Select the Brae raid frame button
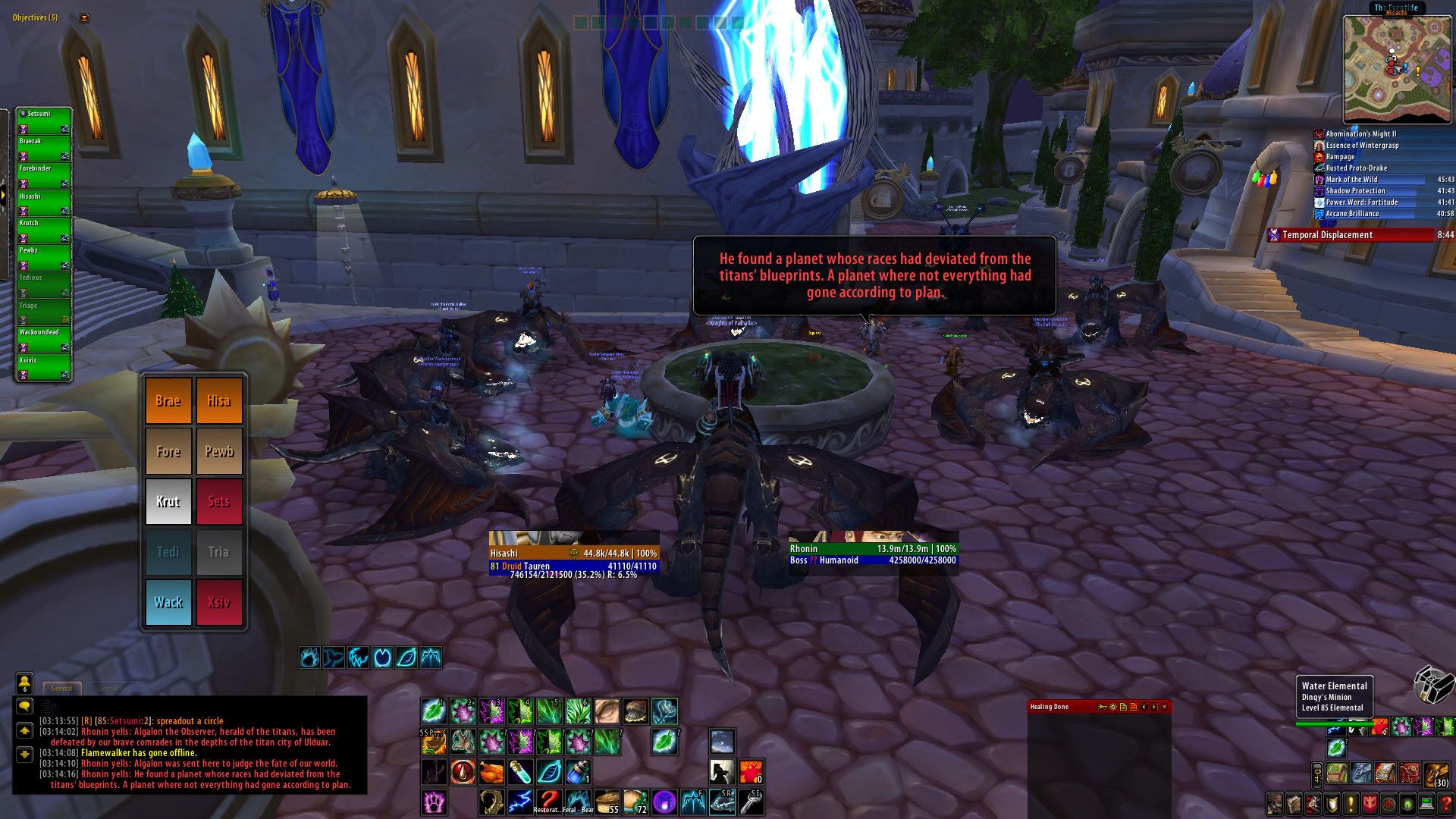Image resolution: width=1456 pixels, height=819 pixels. [168, 400]
